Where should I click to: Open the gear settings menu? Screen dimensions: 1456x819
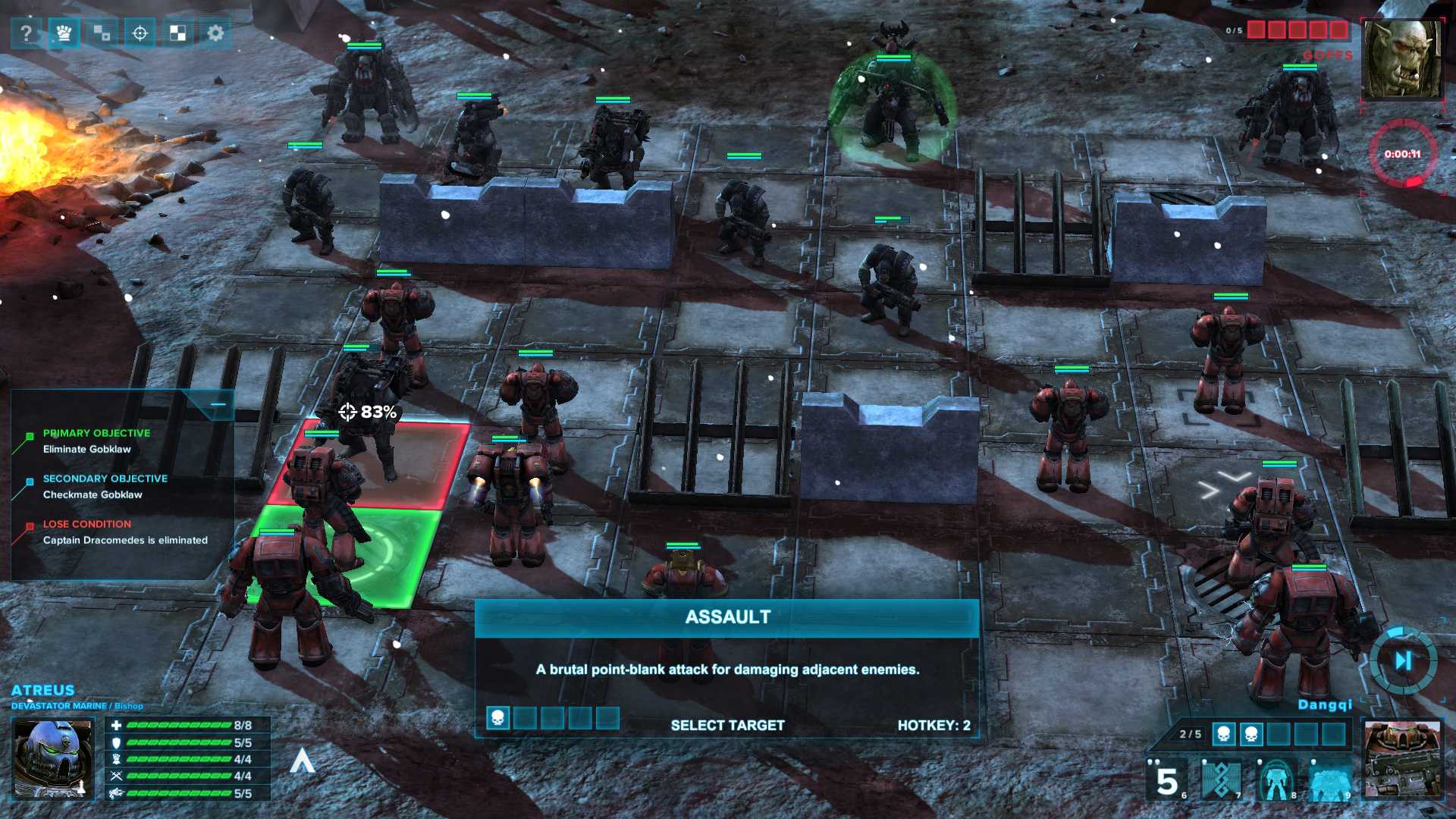pyautogui.click(x=215, y=33)
